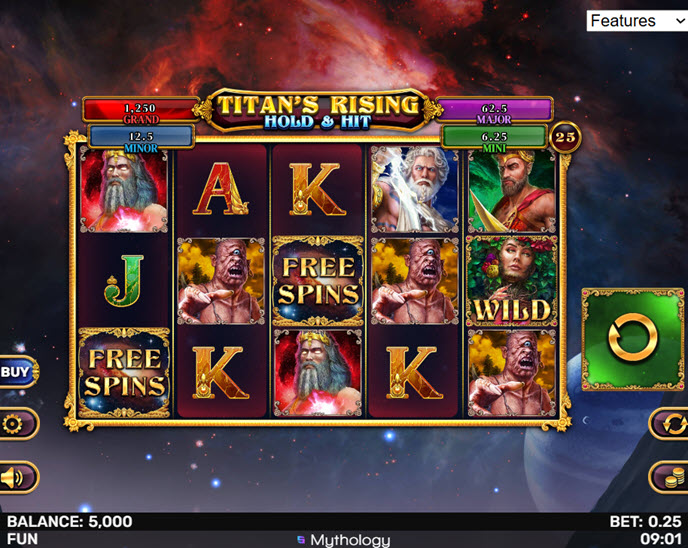Activate the autoplay arrows button
The image size is (688, 548).
click(x=669, y=424)
